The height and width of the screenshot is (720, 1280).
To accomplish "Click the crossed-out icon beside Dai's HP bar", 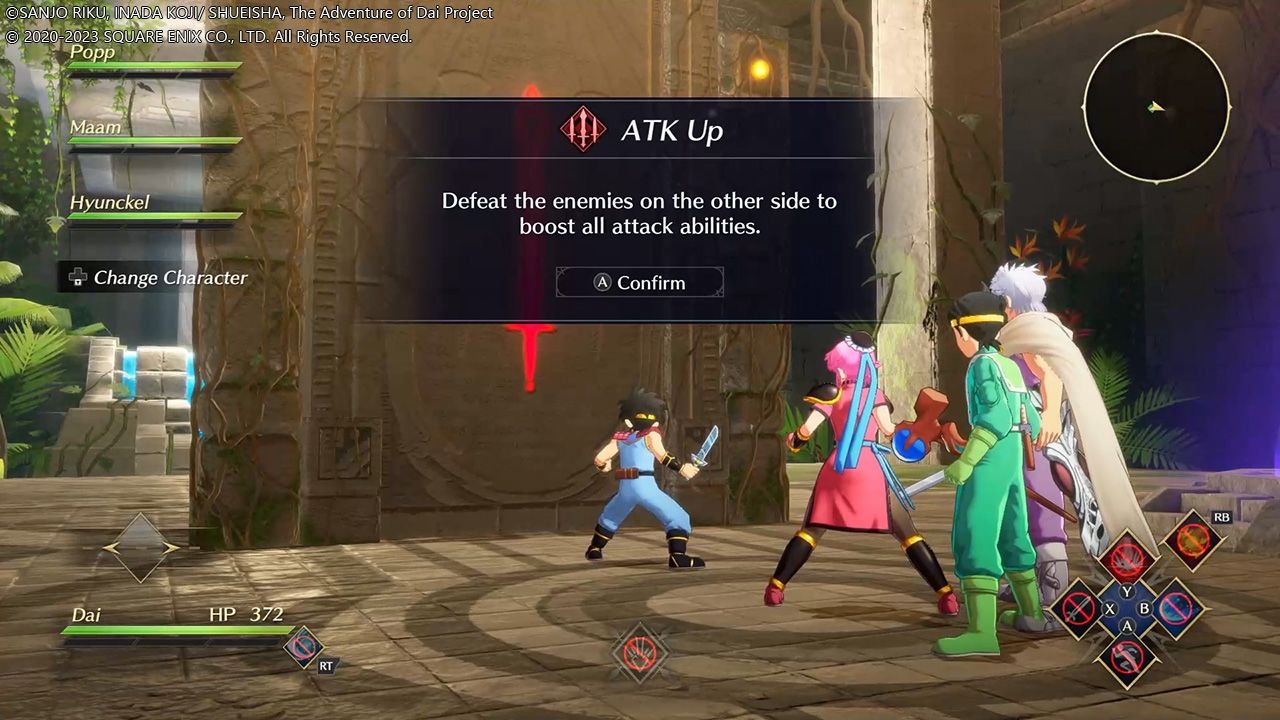I will (x=303, y=646).
